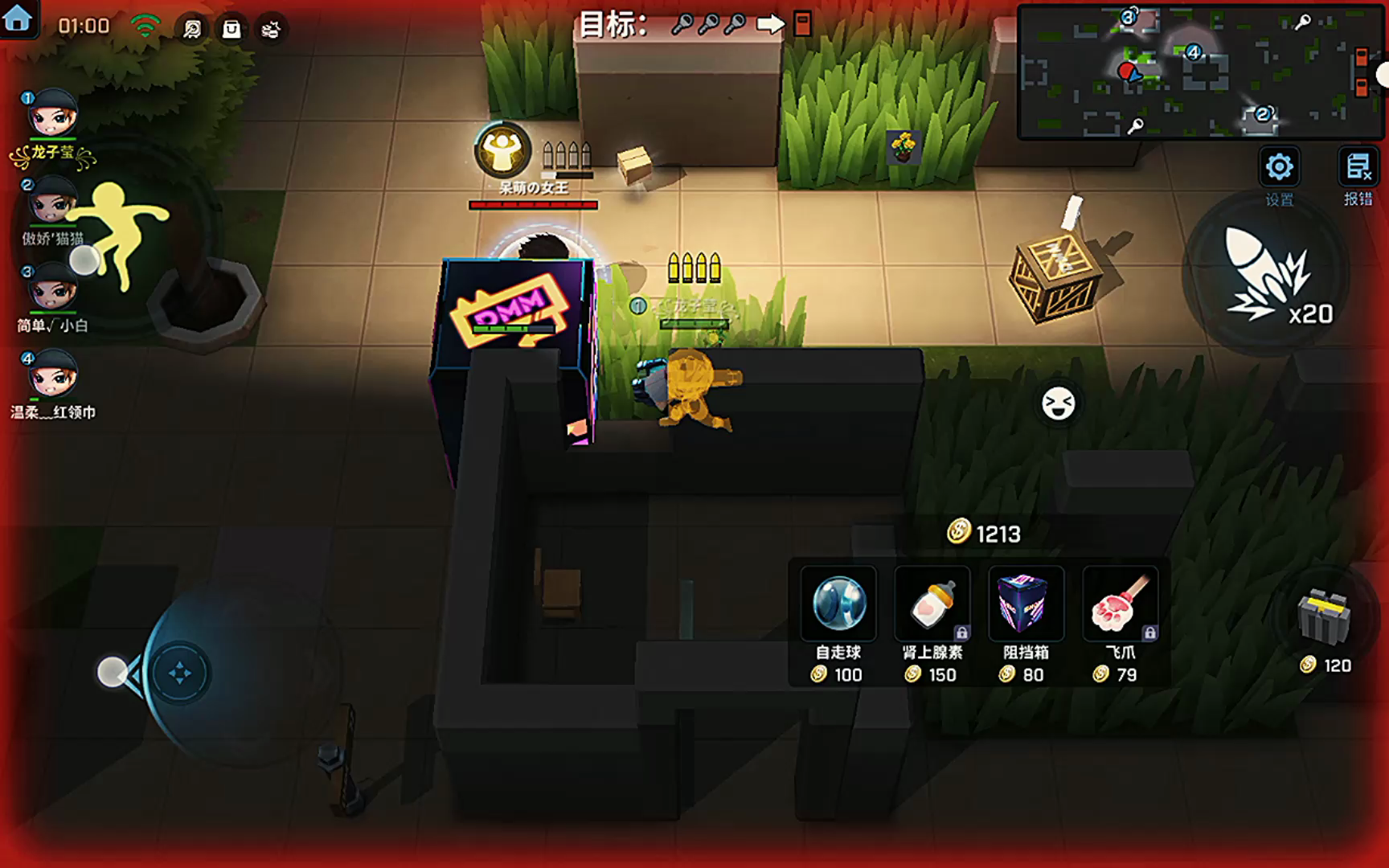Select the 飞爪 cat paw grapple
The image size is (1389, 868).
click(x=1121, y=604)
